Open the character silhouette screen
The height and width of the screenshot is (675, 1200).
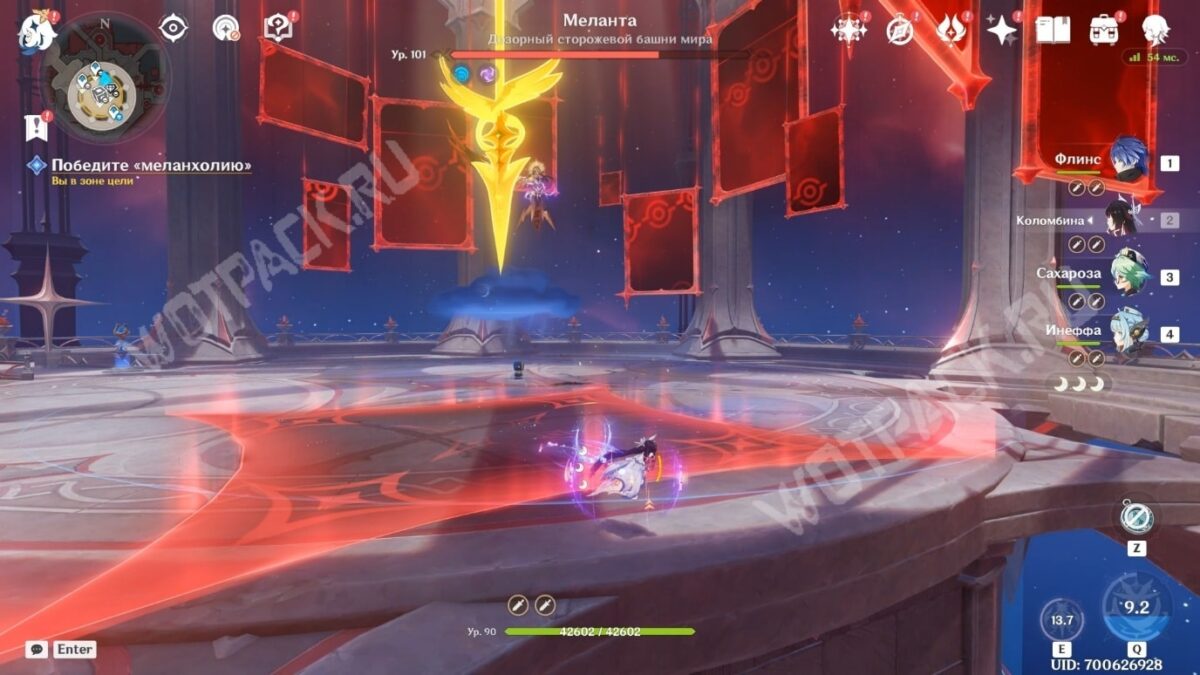click(1157, 30)
